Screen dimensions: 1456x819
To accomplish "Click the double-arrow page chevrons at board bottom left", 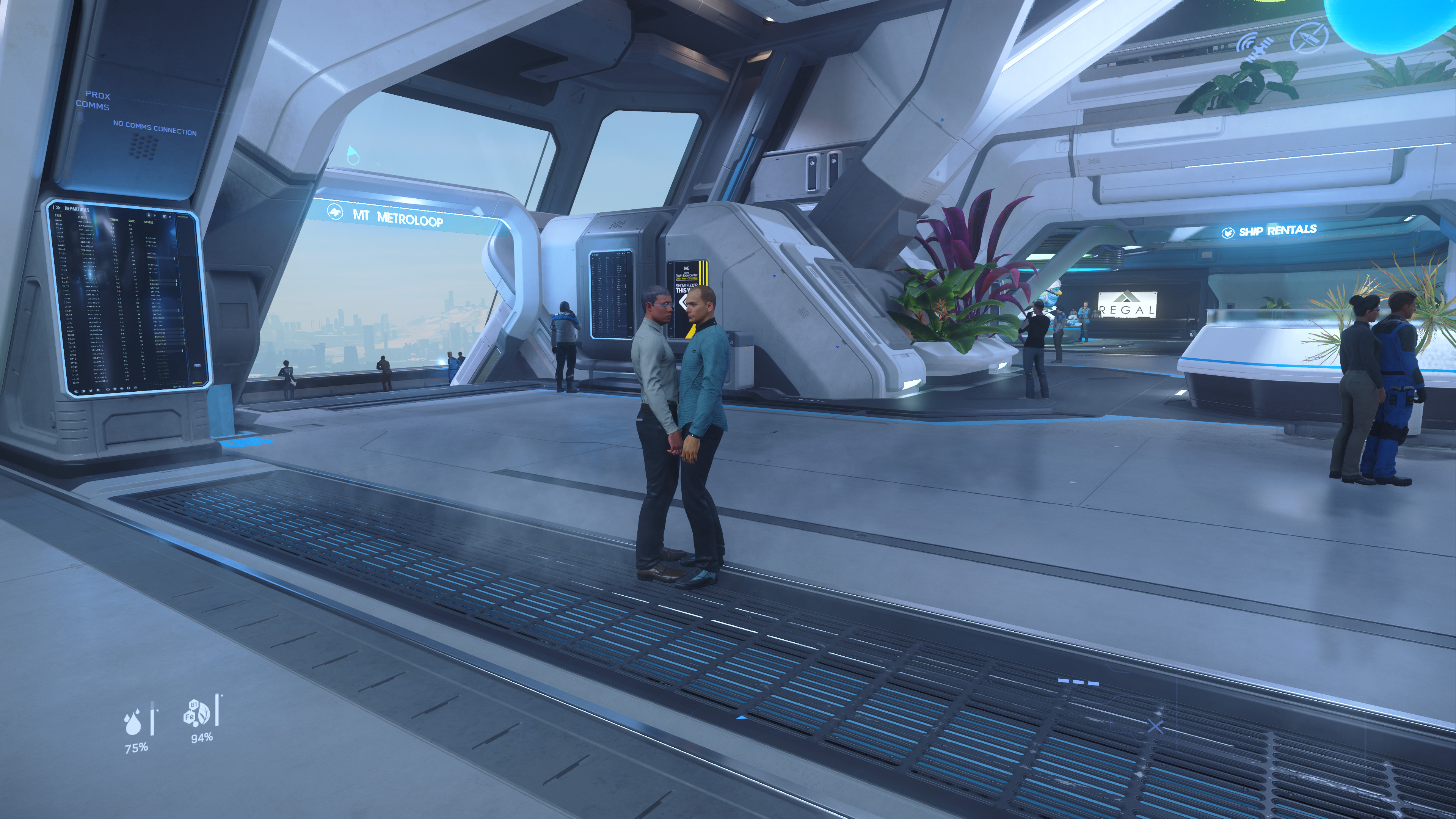I will 77,391.
